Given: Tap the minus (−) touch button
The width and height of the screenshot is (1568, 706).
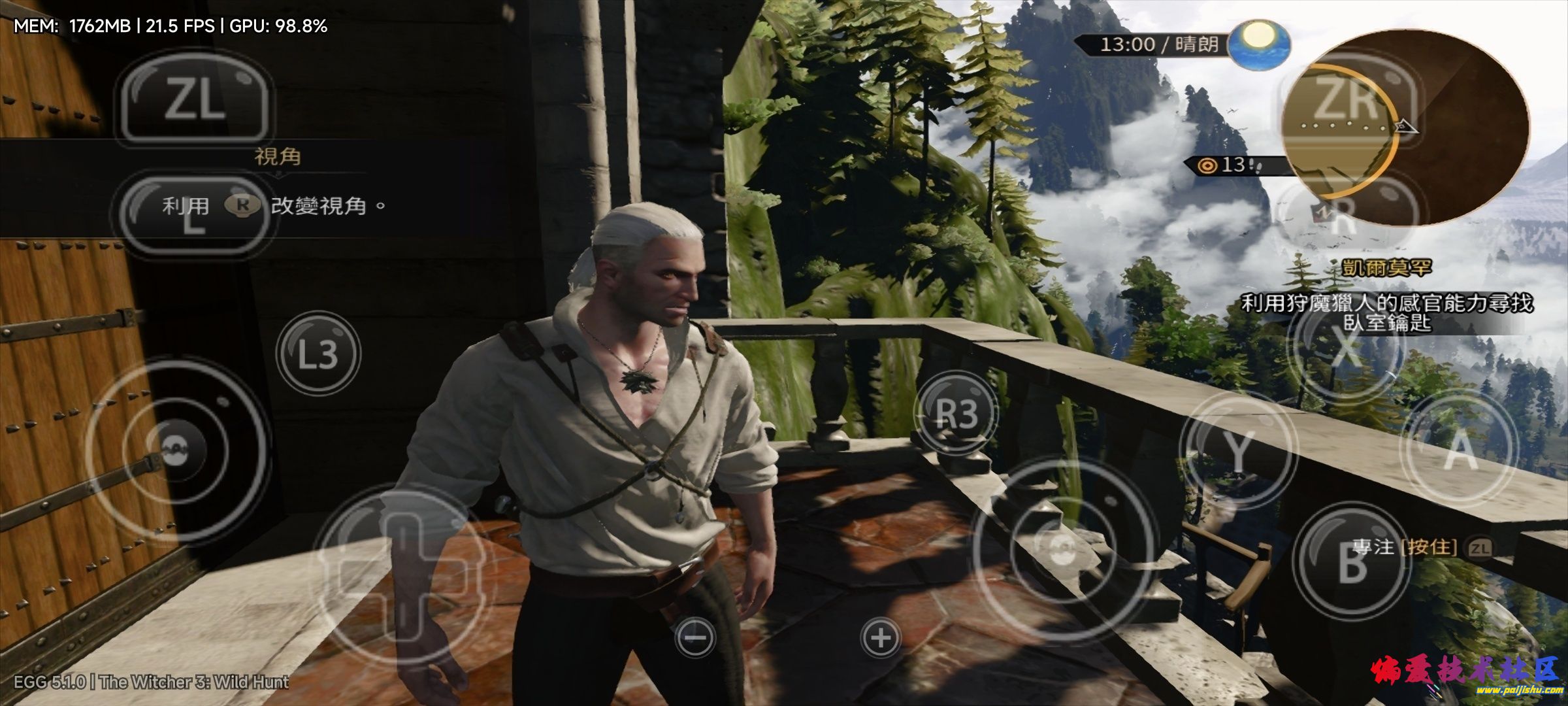Looking at the screenshot, I should [x=695, y=637].
